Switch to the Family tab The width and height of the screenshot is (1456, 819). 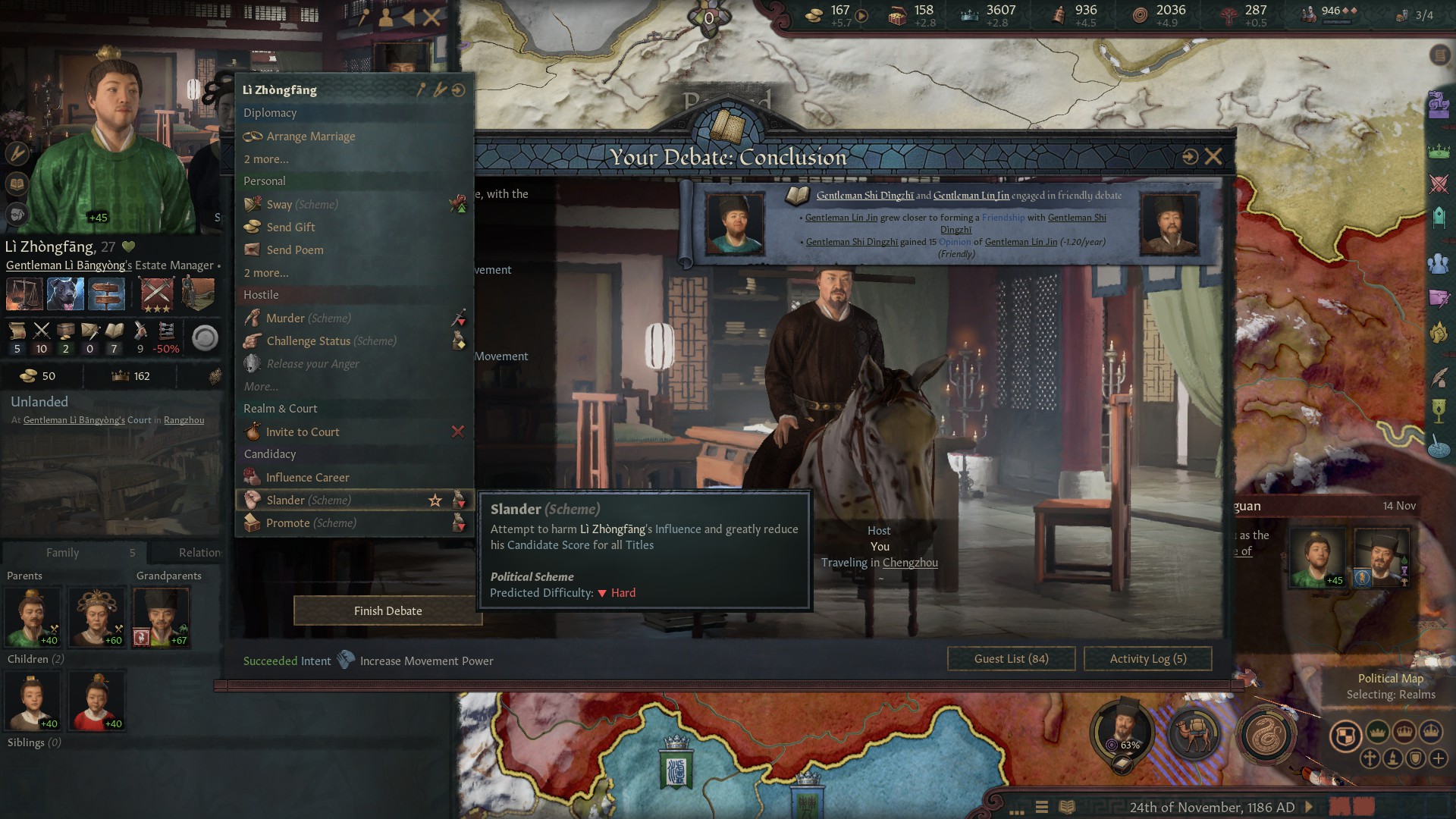tap(63, 553)
